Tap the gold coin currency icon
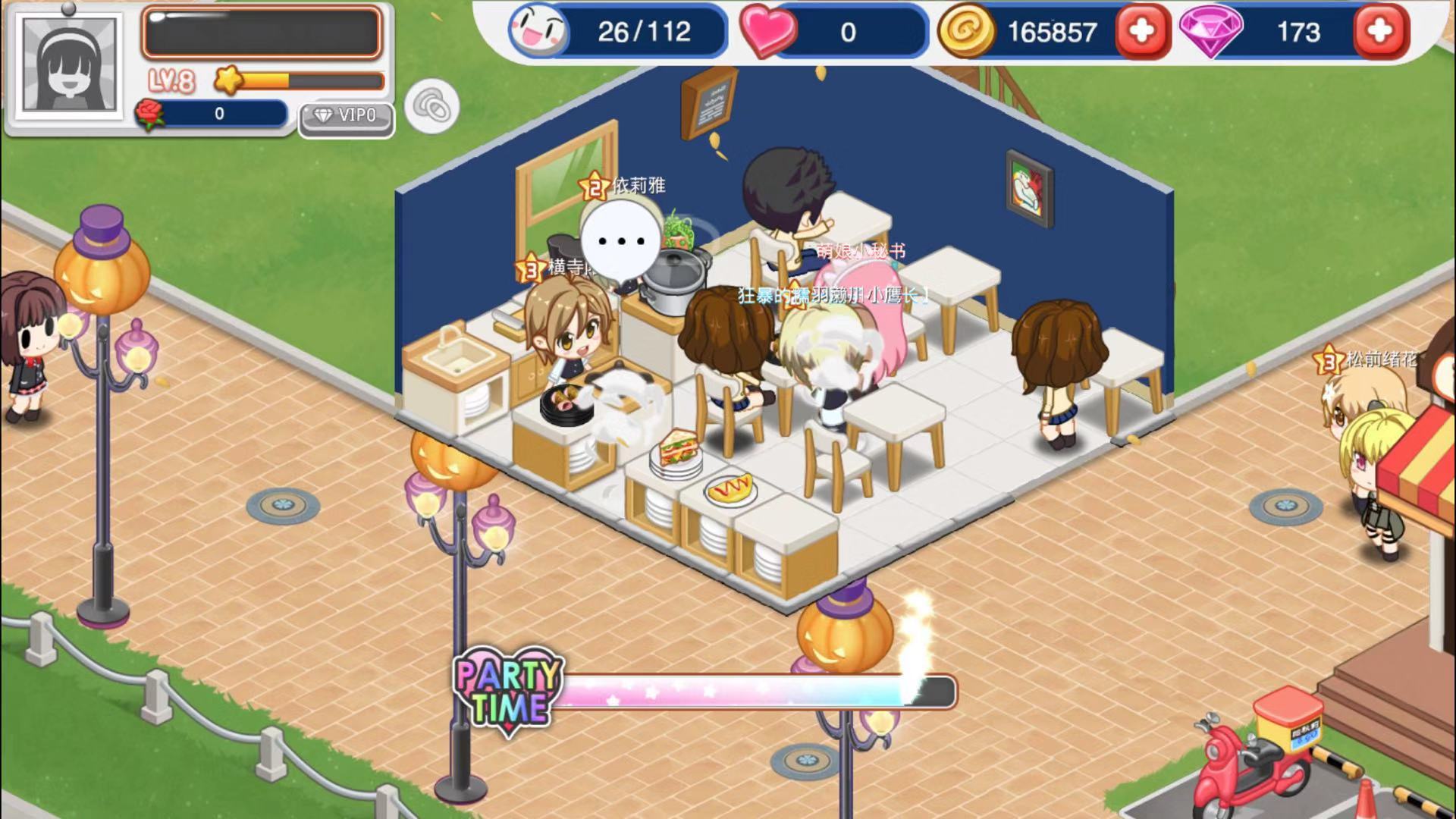 965,32
